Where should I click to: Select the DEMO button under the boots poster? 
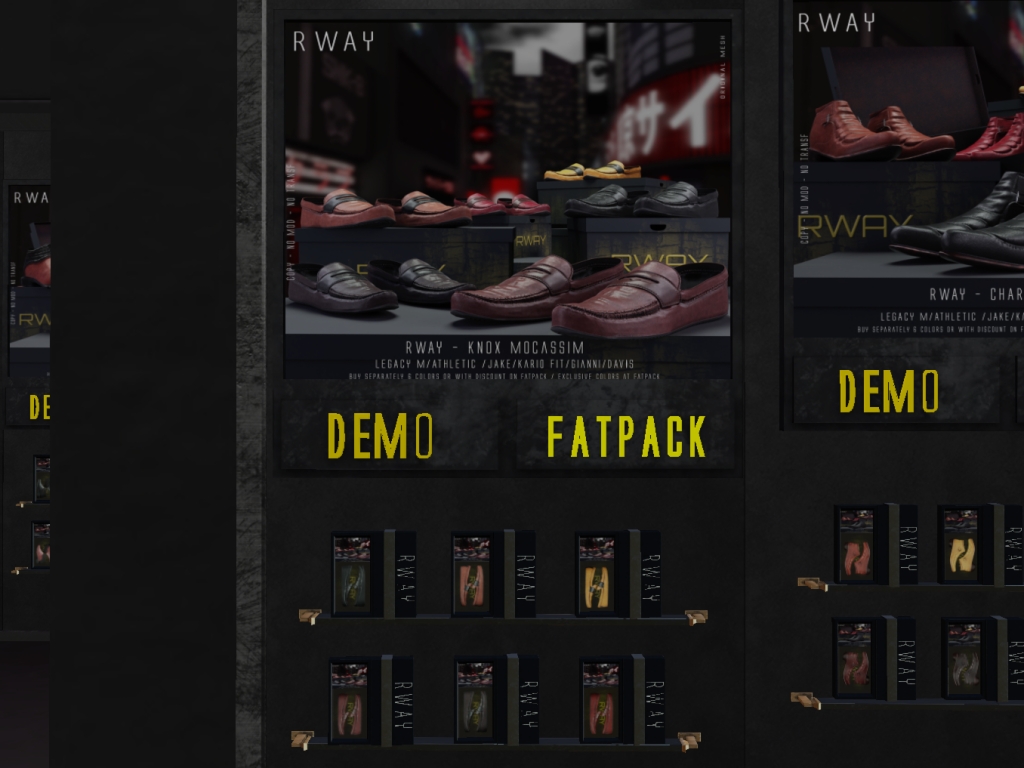coord(889,391)
